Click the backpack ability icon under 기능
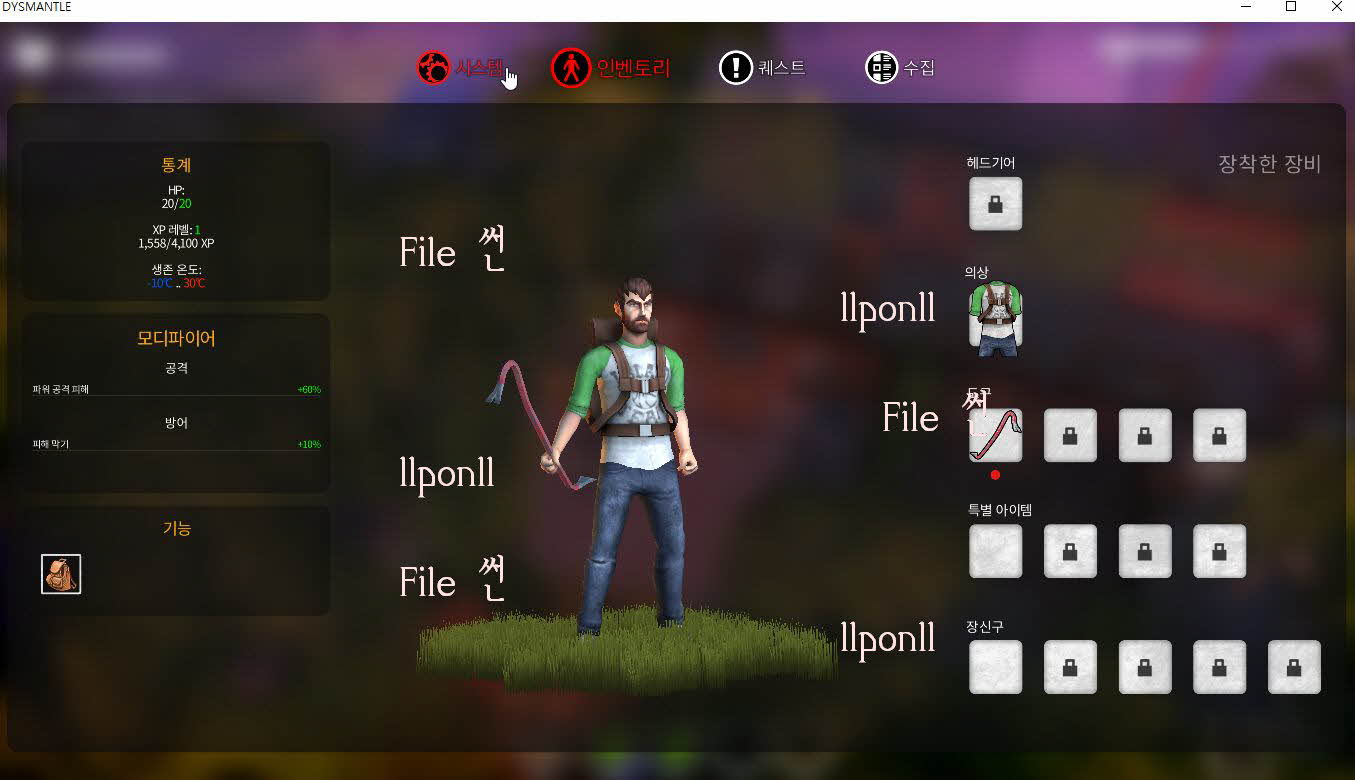The image size is (1355, 780). (x=61, y=574)
